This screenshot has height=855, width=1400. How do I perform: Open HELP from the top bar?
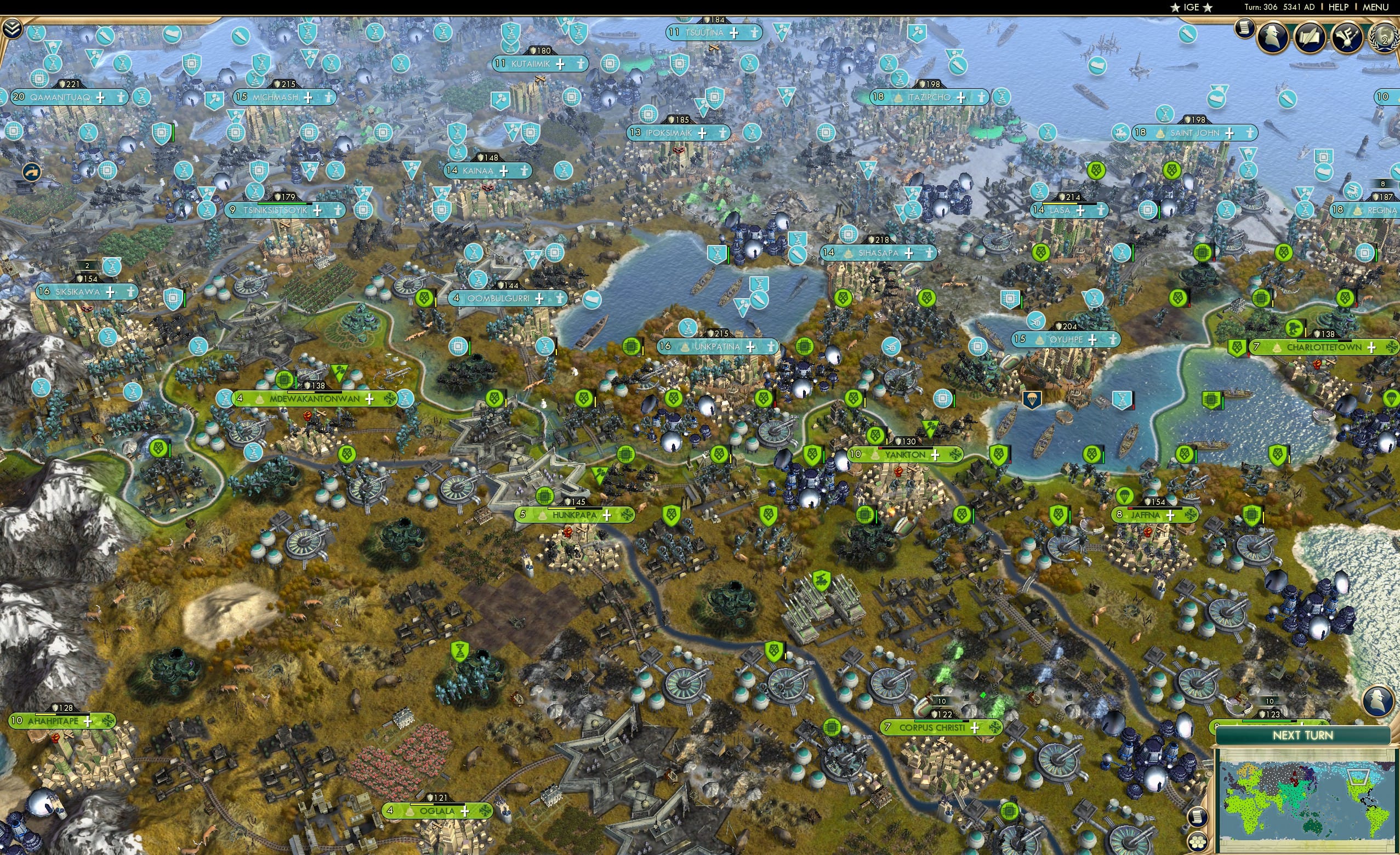click(x=1339, y=7)
